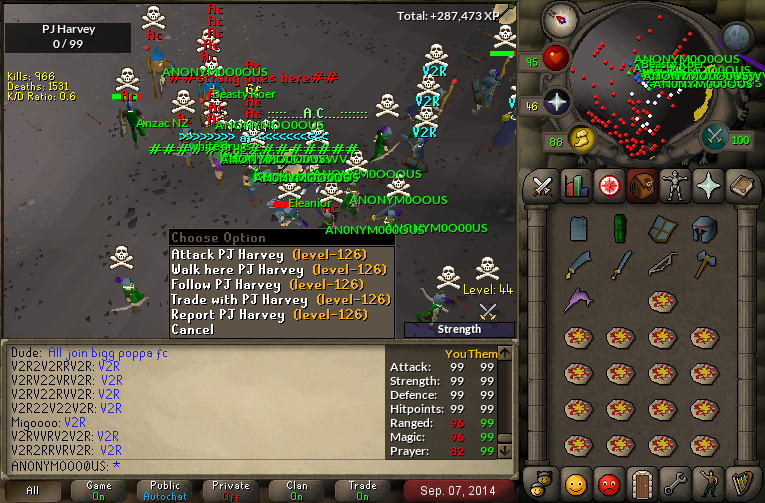Screen dimensions: 765x503
Task: Switch chat filter to the Clan tab
Action: coord(297,490)
